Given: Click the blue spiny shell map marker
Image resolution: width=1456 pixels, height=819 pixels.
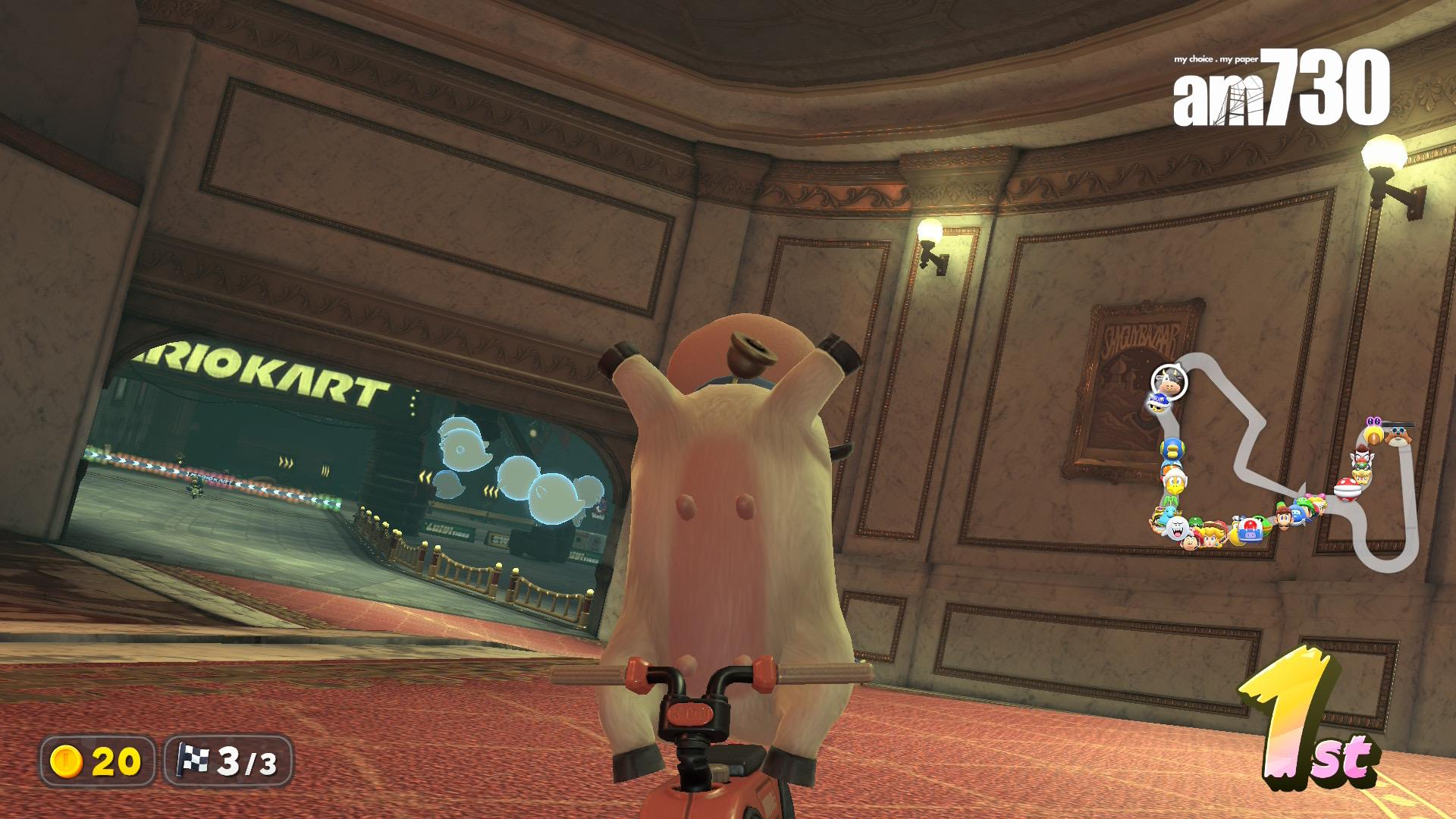Looking at the screenshot, I should (x=1156, y=403).
